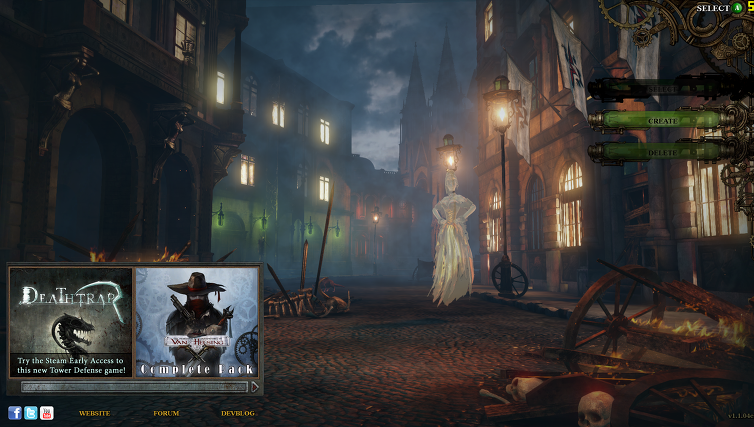Launch the YouTube channel icon
This screenshot has width=754, height=427.
click(x=47, y=413)
